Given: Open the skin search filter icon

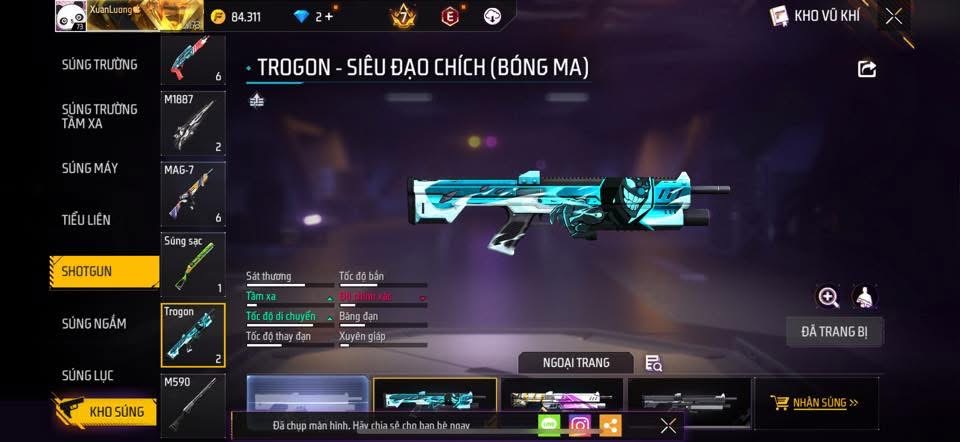Looking at the screenshot, I should pyautogui.click(x=653, y=363).
